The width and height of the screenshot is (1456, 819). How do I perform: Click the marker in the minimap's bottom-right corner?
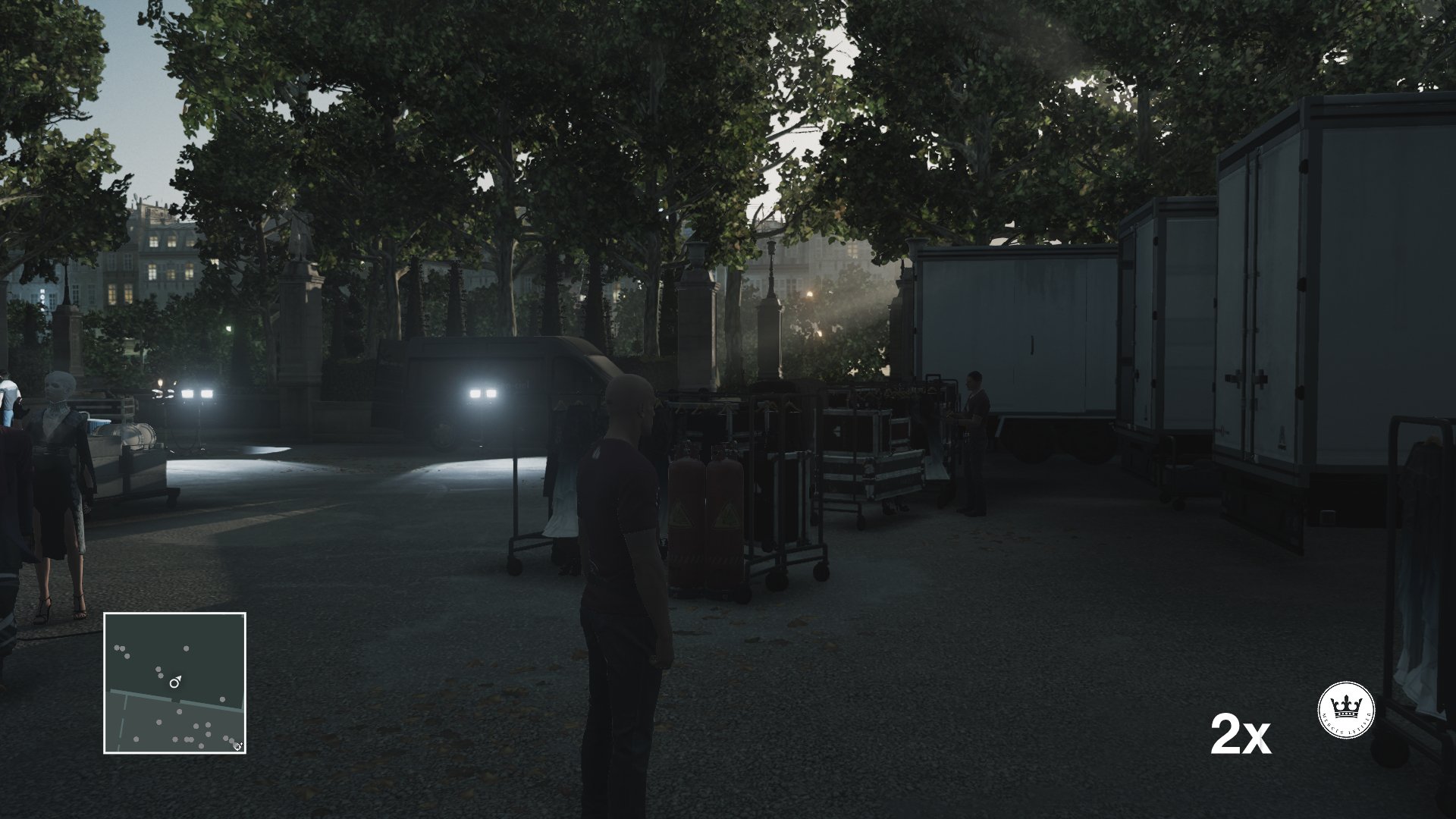click(x=237, y=745)
